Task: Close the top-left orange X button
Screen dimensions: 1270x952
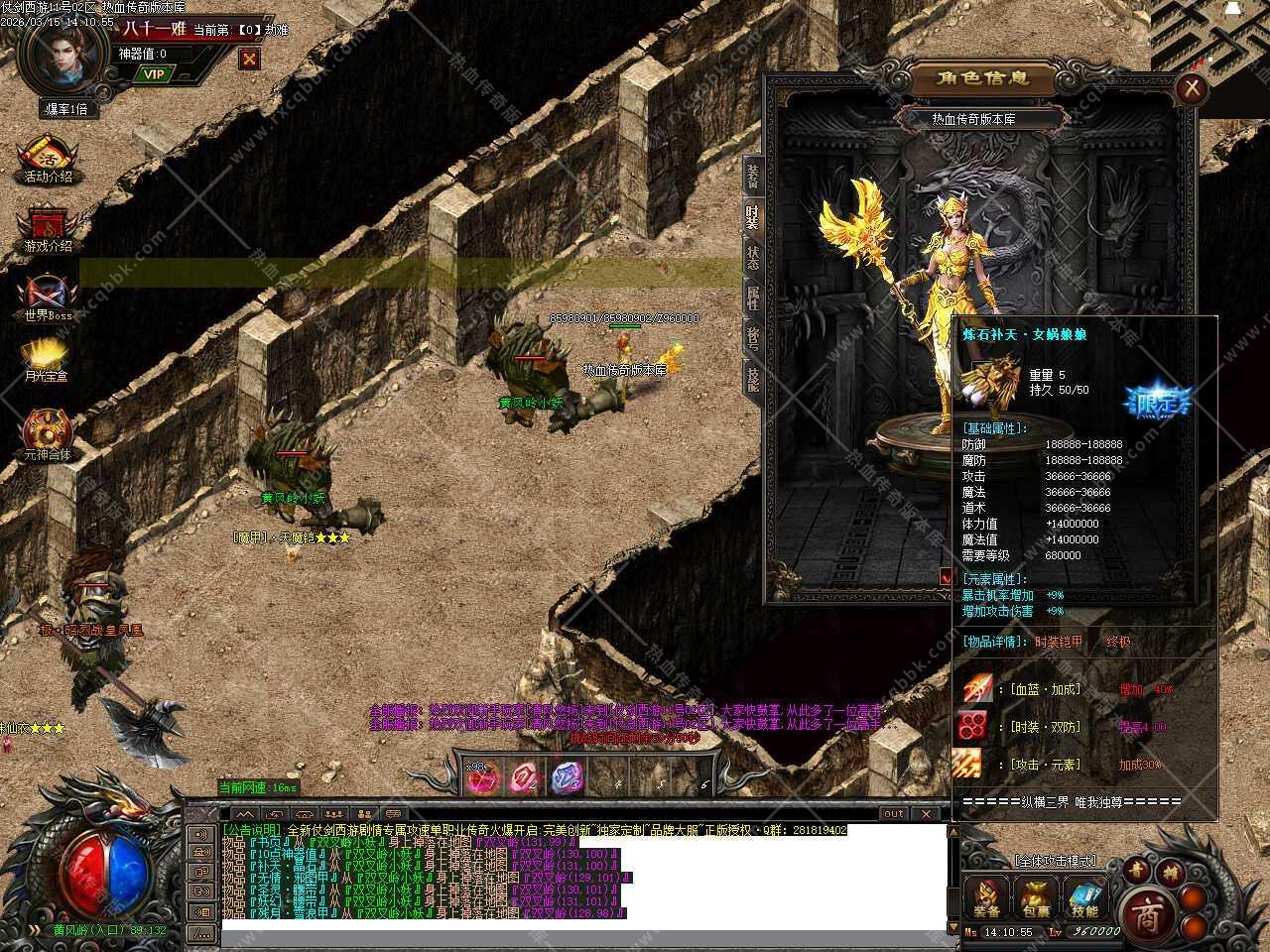Action: pyautogui.click(x=249, y=59)
